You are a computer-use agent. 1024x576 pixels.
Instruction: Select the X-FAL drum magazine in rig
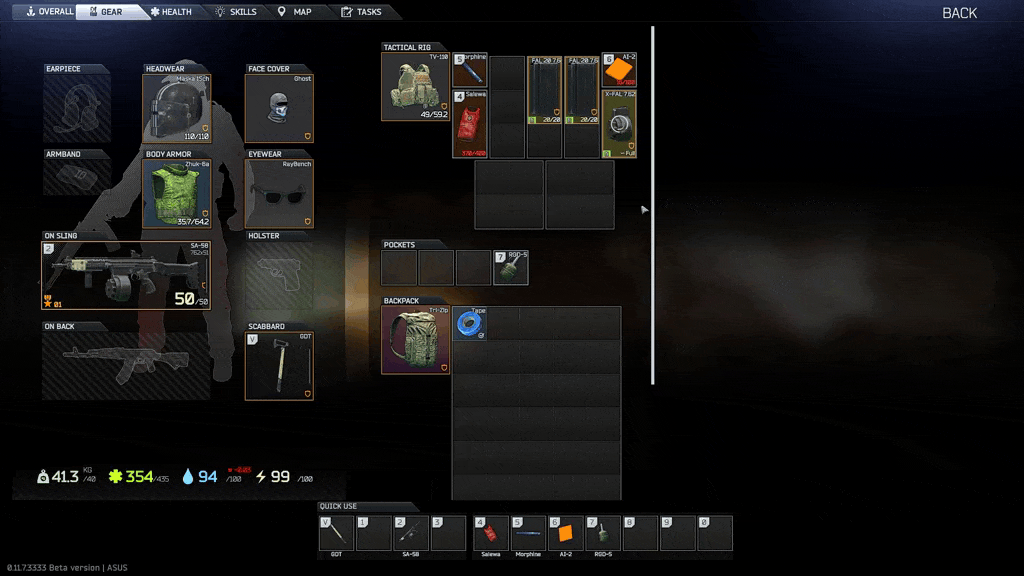619,125
